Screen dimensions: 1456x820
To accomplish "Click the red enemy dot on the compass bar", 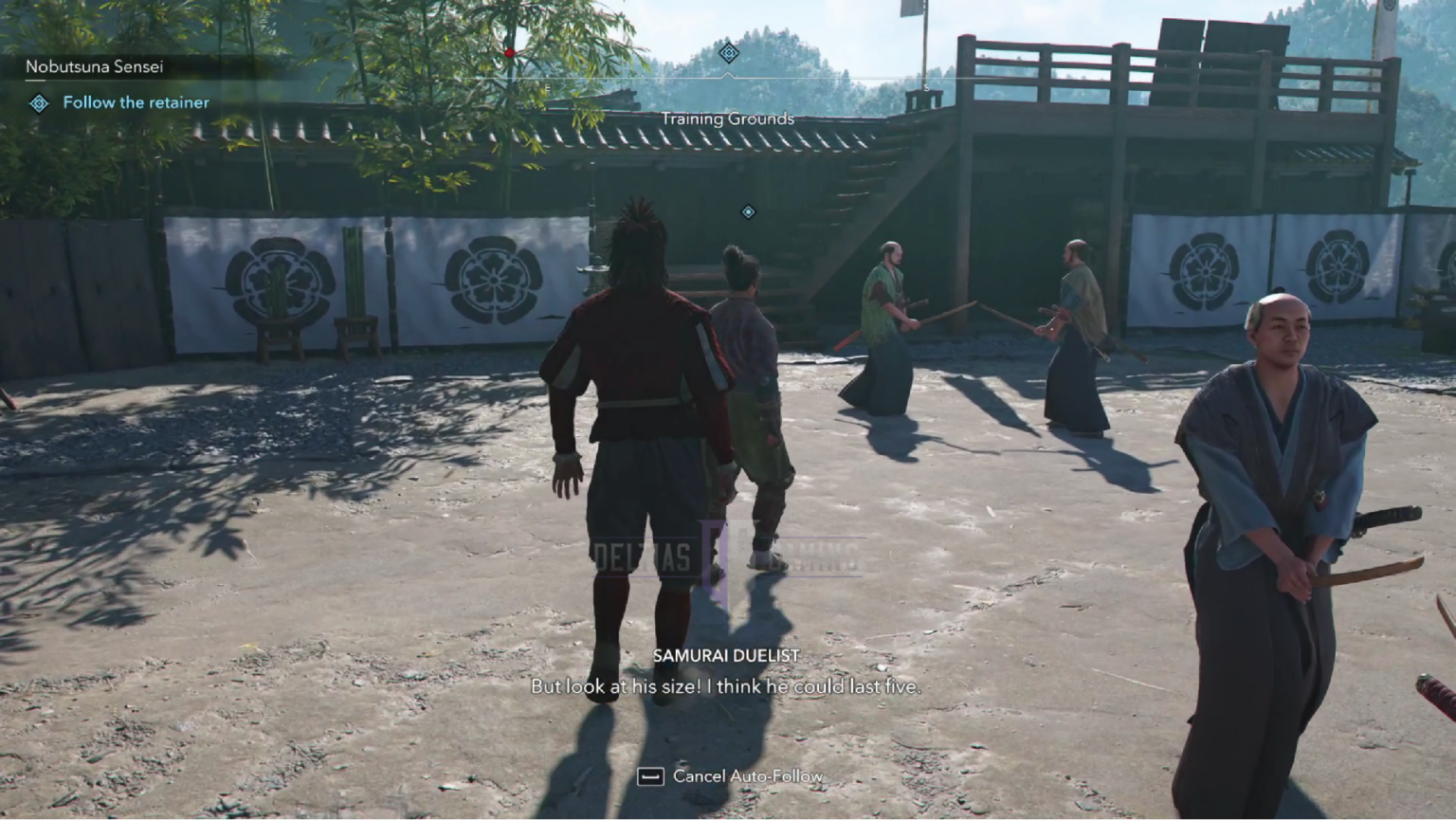I will [x=509, y=54].
